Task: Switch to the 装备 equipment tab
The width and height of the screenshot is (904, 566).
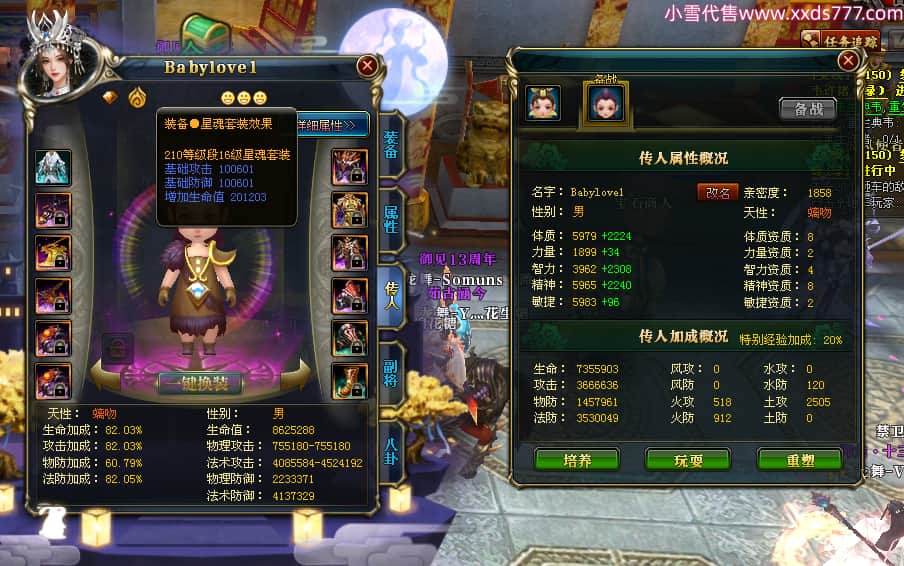Action: 390,145
